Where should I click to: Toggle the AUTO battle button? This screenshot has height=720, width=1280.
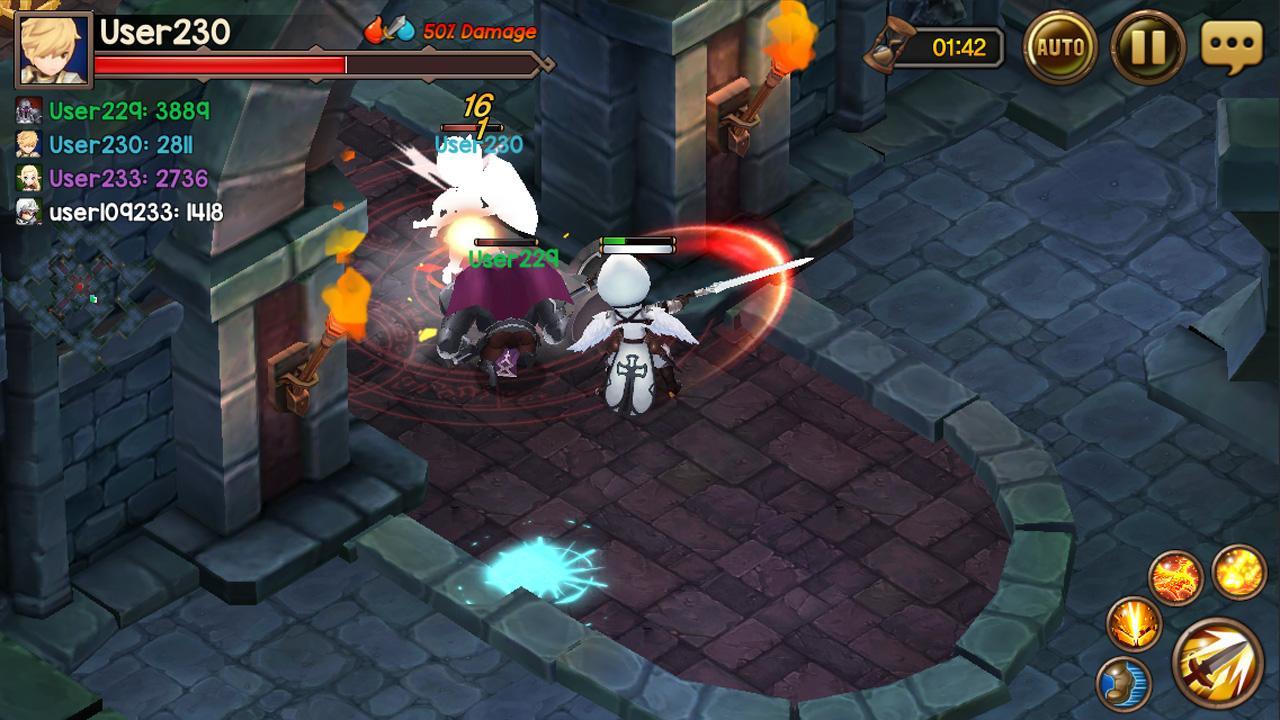point(1060,47)
